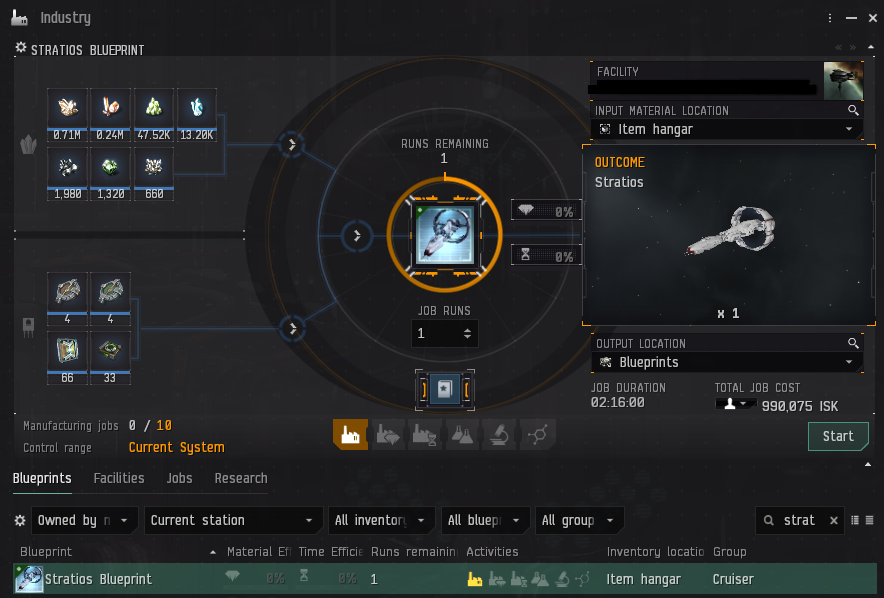Viewport: 884px width, 598px height.
Task: Open the Industry window options menu
Action: click(x=830, y=18)
